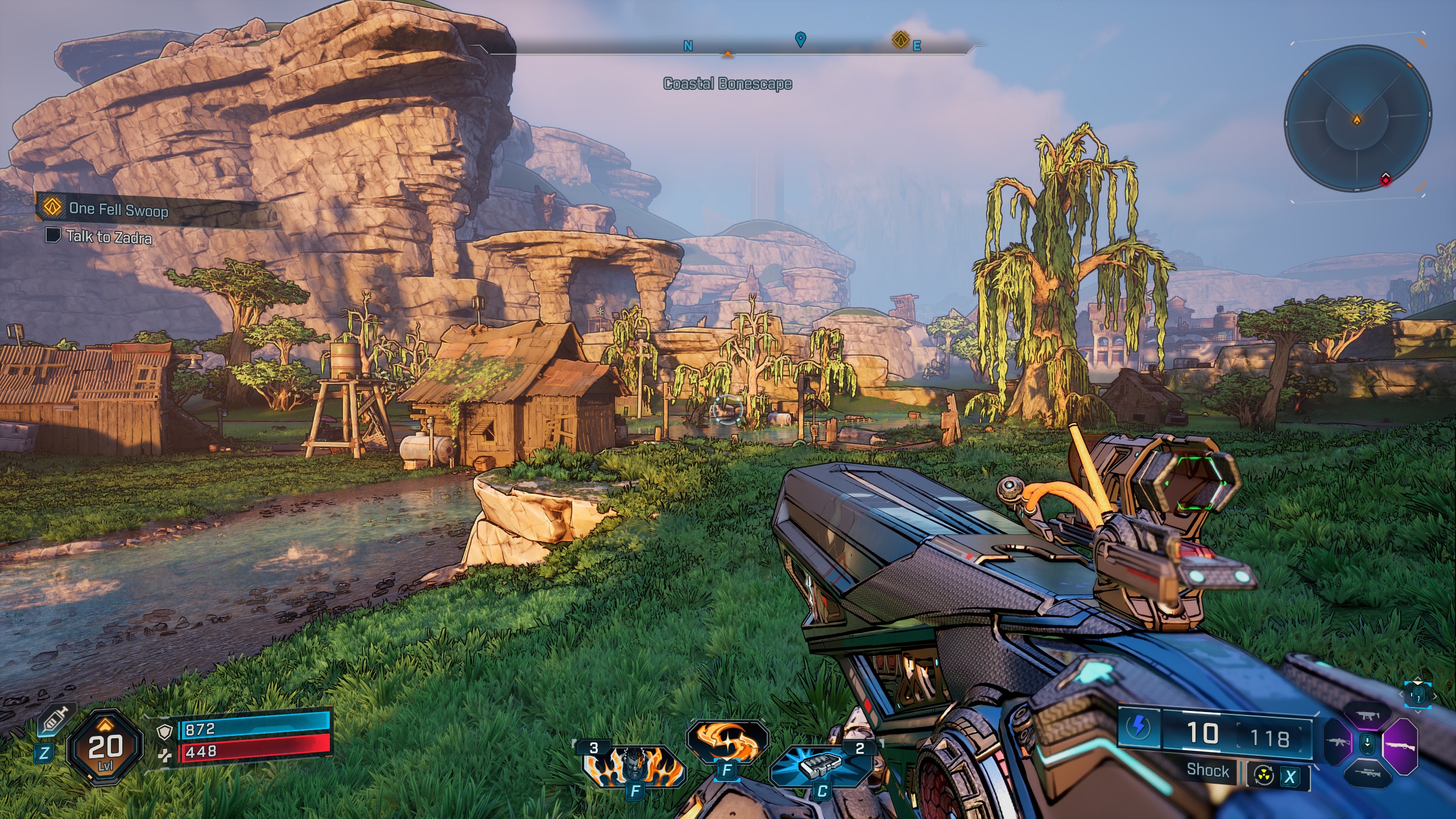
Task: Switch element with the radiation swap icon
Action: (1264, 776)
